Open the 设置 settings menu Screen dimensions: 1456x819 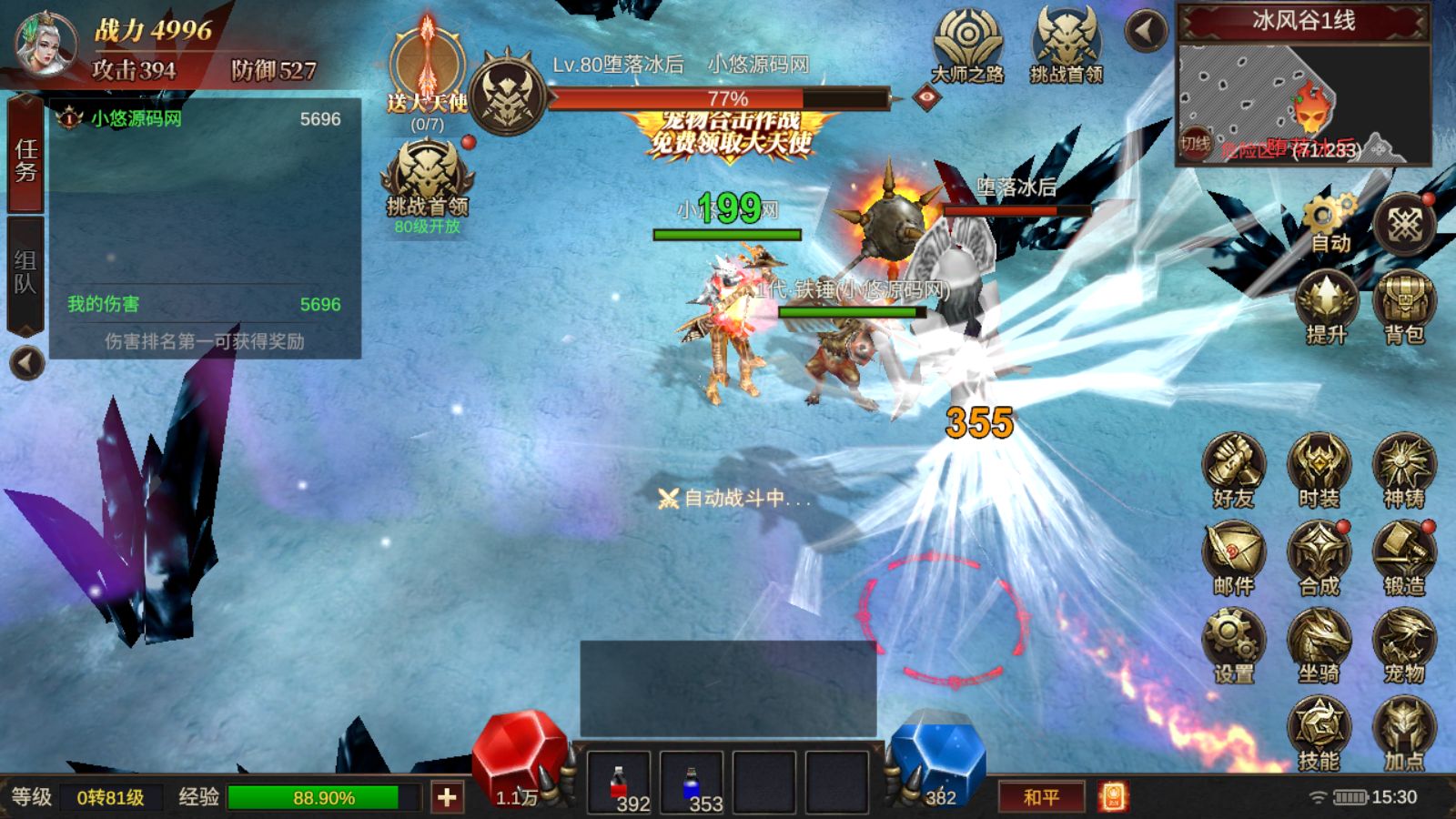(1233, 646)
